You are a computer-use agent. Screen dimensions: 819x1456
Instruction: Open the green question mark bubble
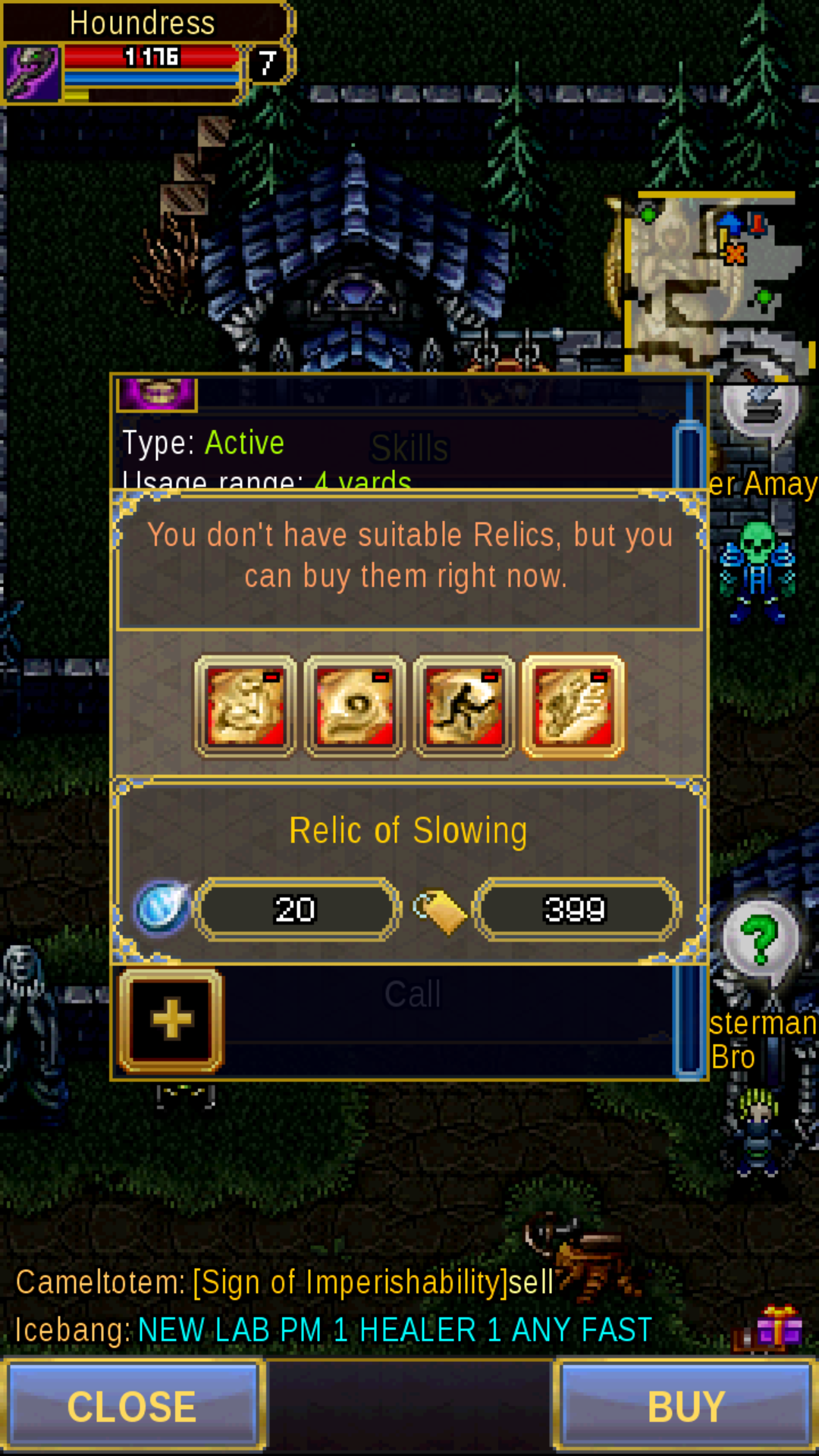760,940
